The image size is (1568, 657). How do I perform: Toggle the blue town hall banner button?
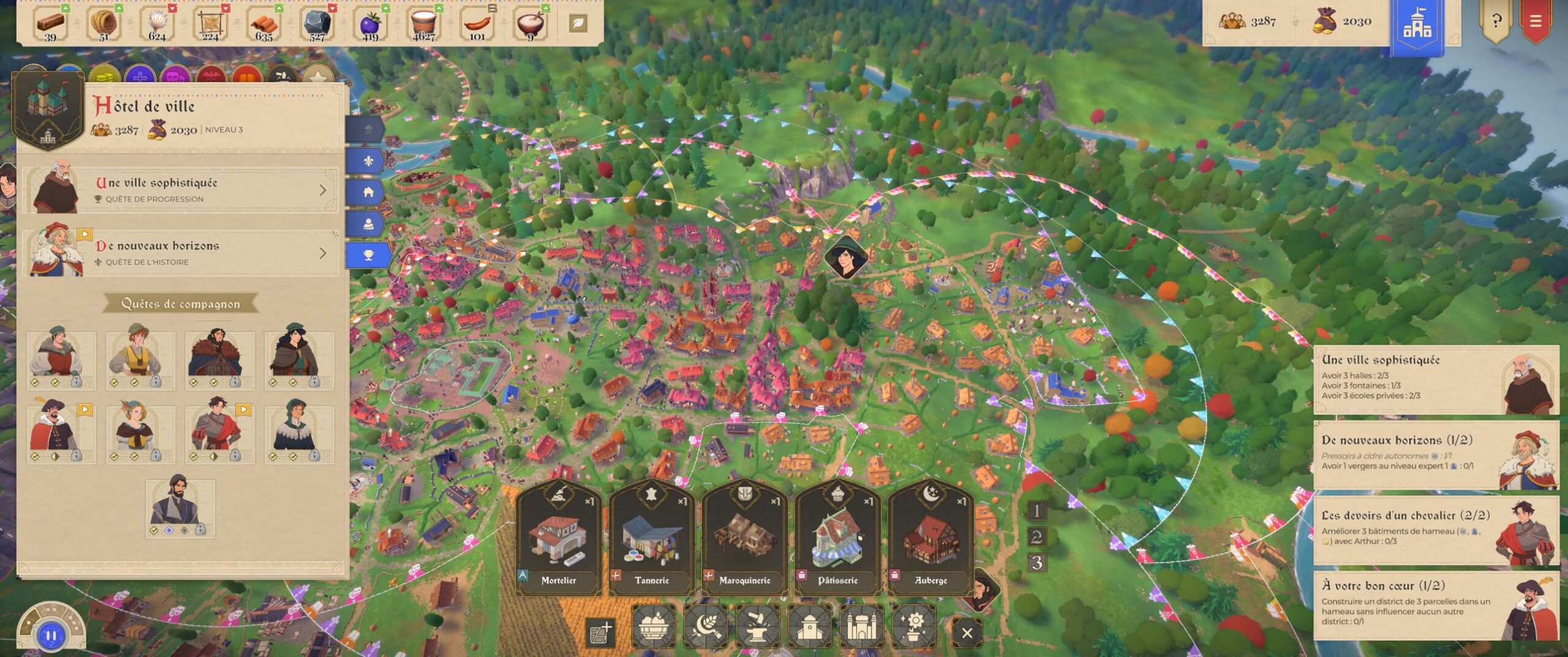coord(1417,26)
